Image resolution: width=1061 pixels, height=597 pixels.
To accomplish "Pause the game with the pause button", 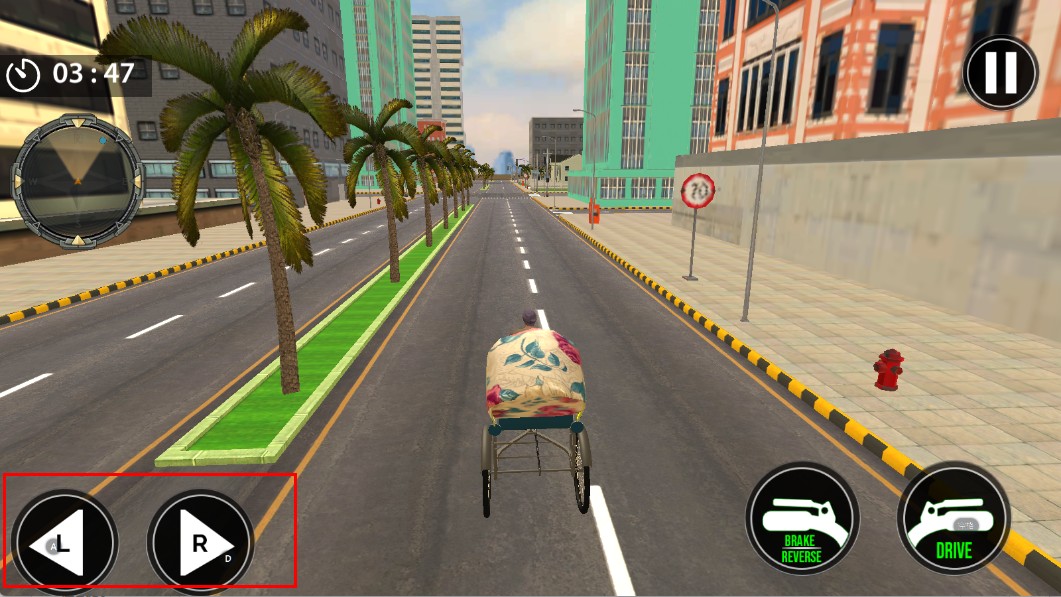I will 1000,72.
